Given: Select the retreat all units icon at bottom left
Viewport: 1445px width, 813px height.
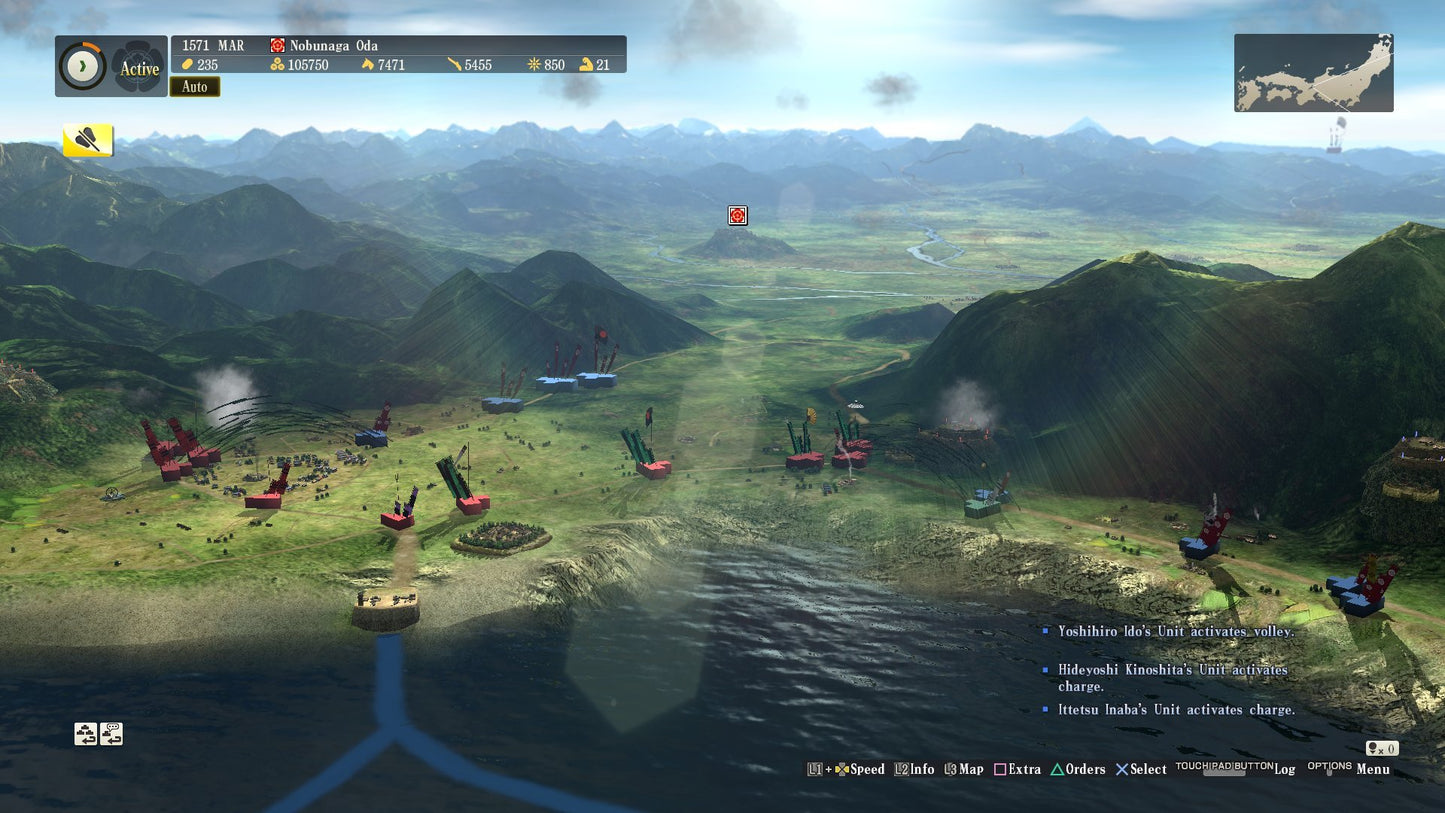Looking at the screenshot, I should point(85,734).
